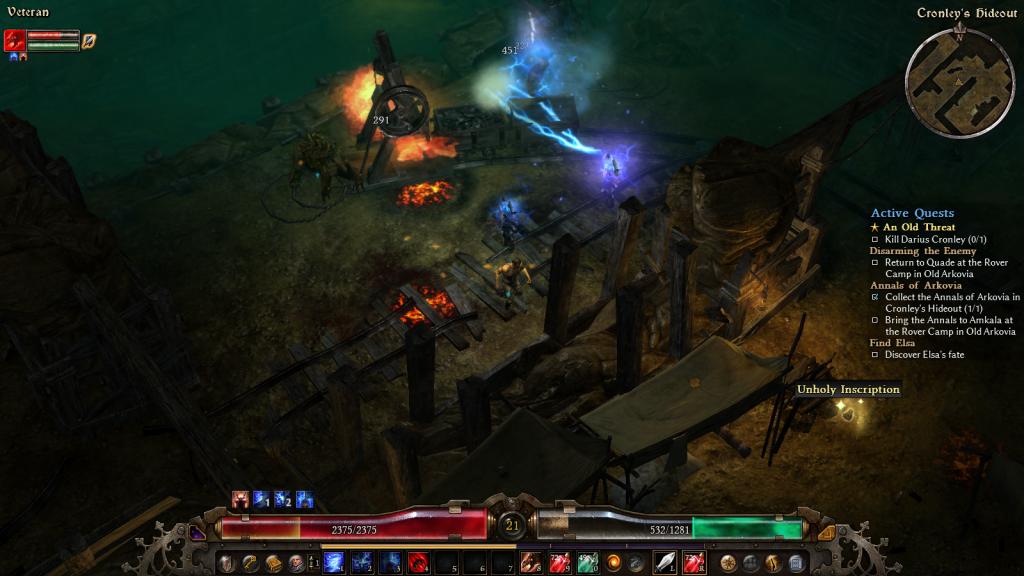Pick the red right-mouse skill slot
1024x576 pixels.
pos(694,562)
